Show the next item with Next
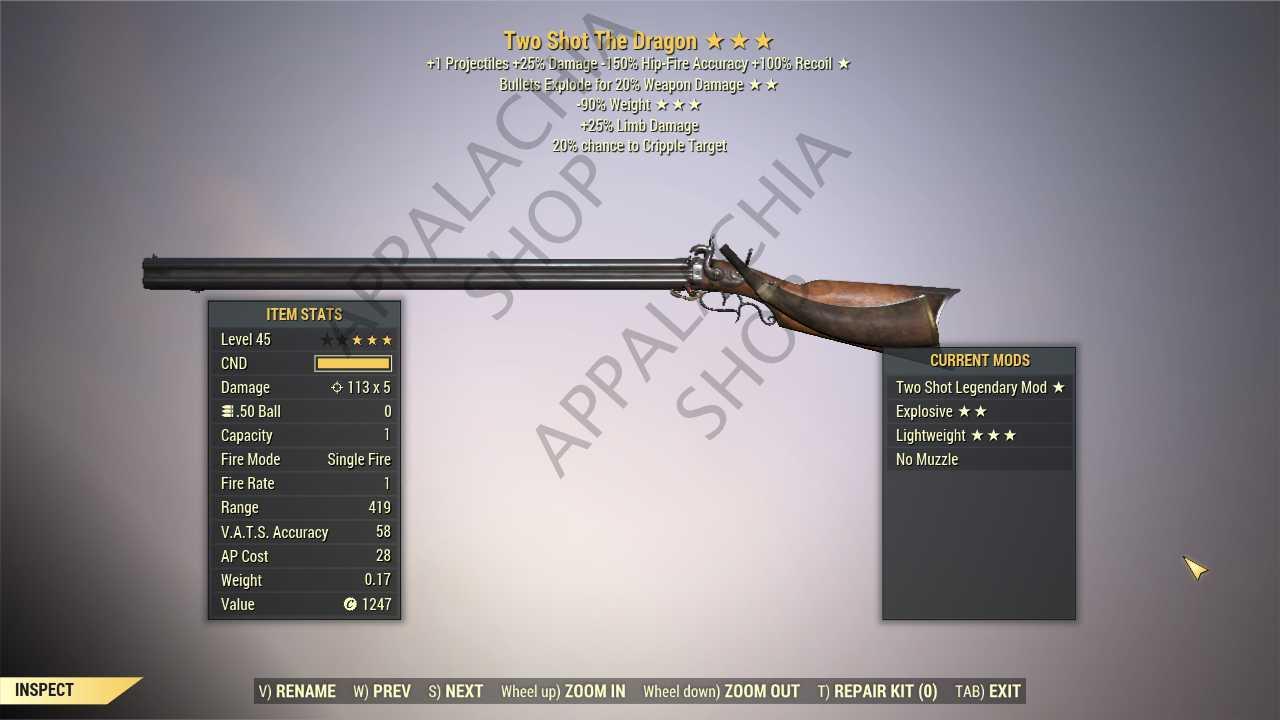1280x720 pixels. (x=456, y=691)
